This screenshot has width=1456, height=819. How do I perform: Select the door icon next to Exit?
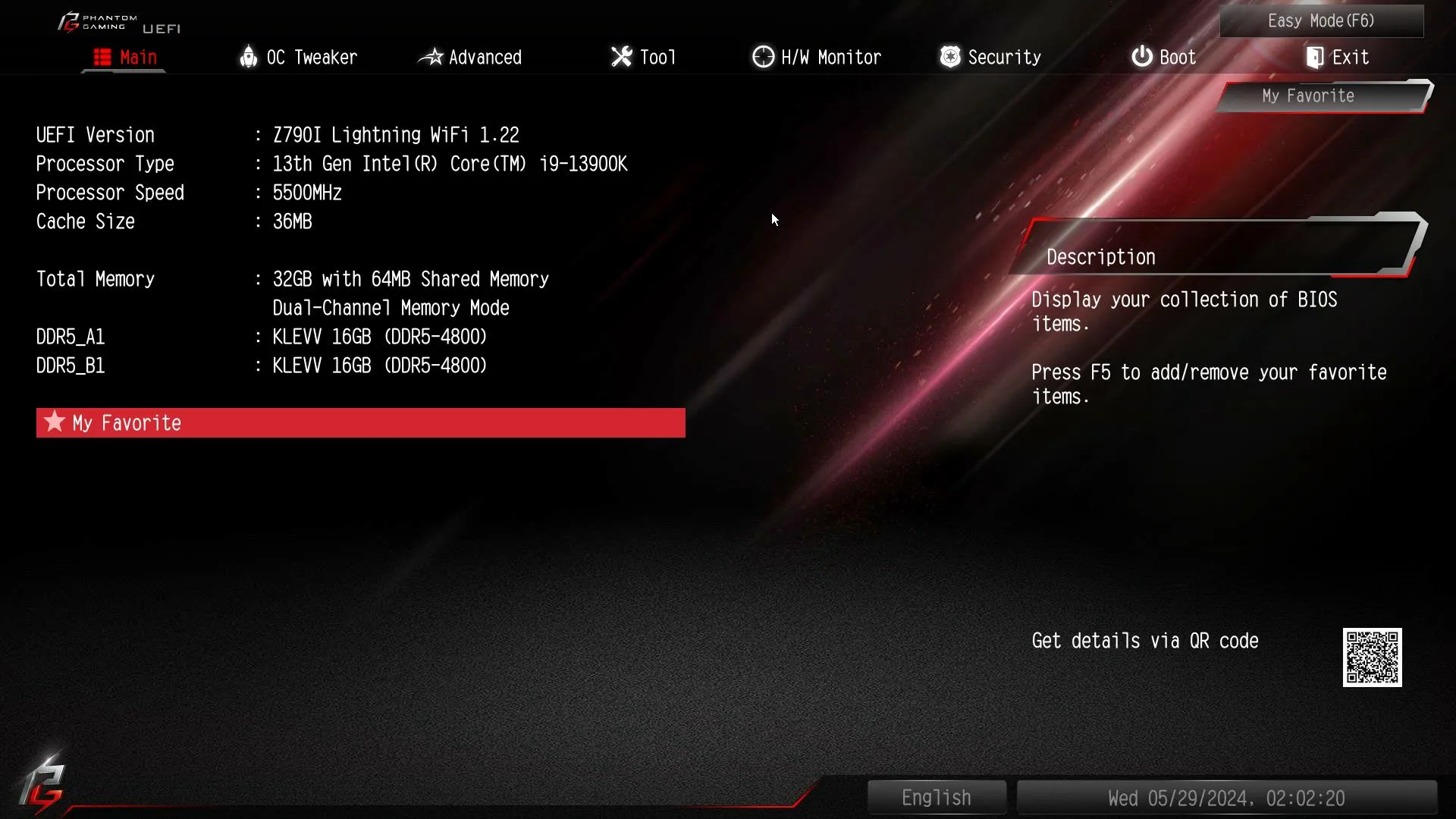1315,56
